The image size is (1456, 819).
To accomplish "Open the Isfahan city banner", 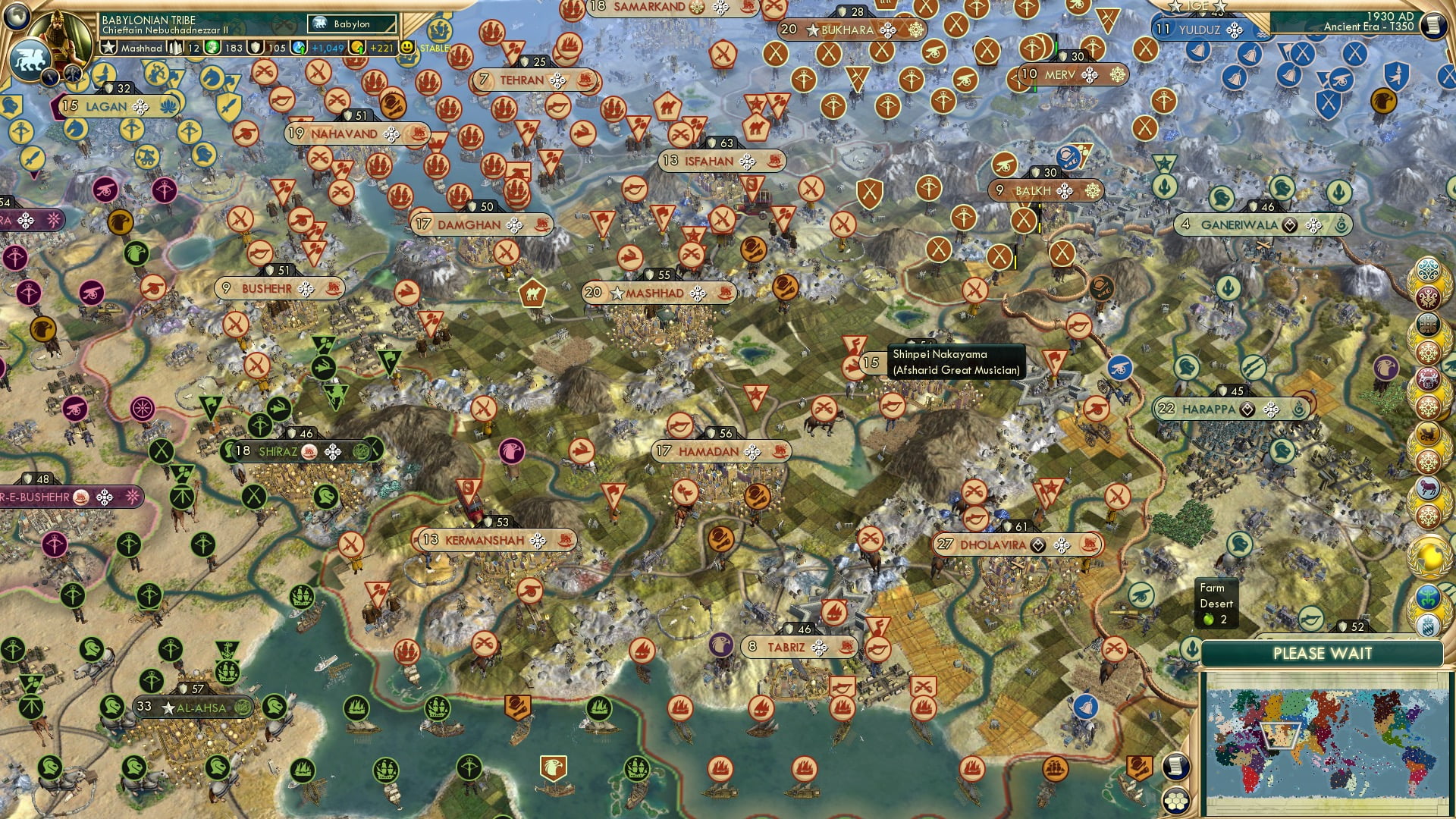I will coord(709,161).
